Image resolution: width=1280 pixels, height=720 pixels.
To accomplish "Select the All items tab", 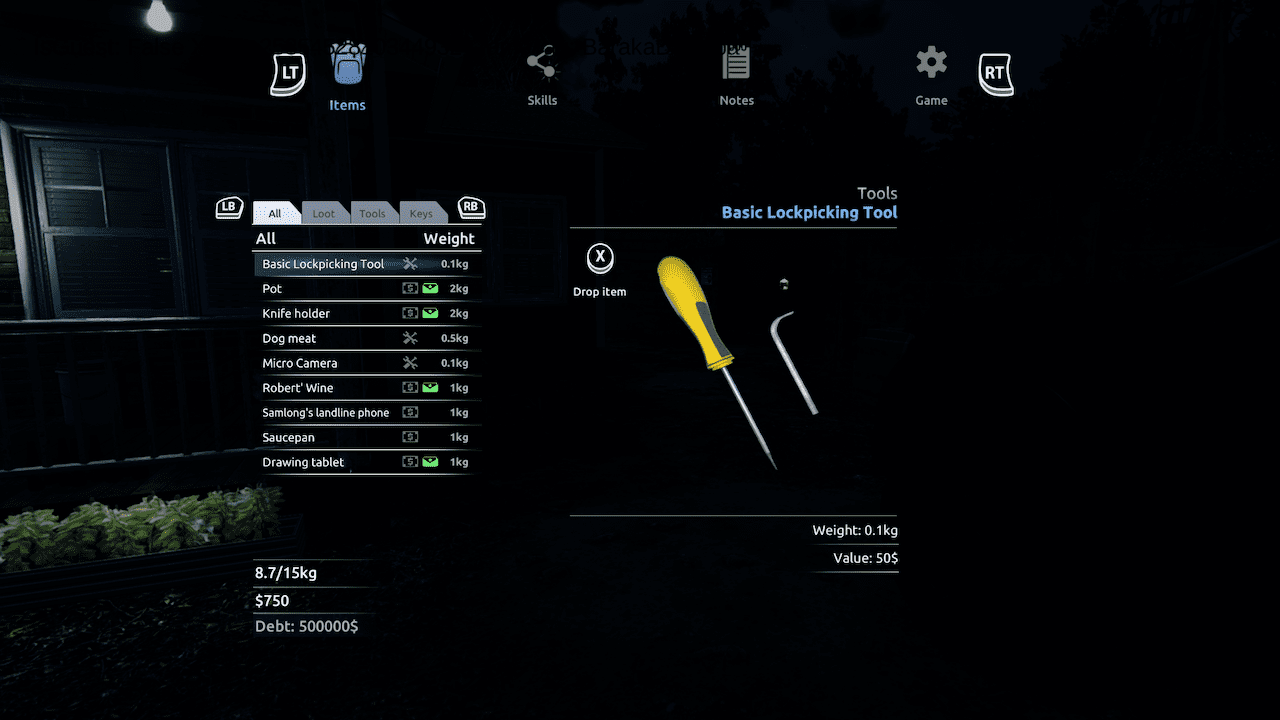I will pos(275,213).
